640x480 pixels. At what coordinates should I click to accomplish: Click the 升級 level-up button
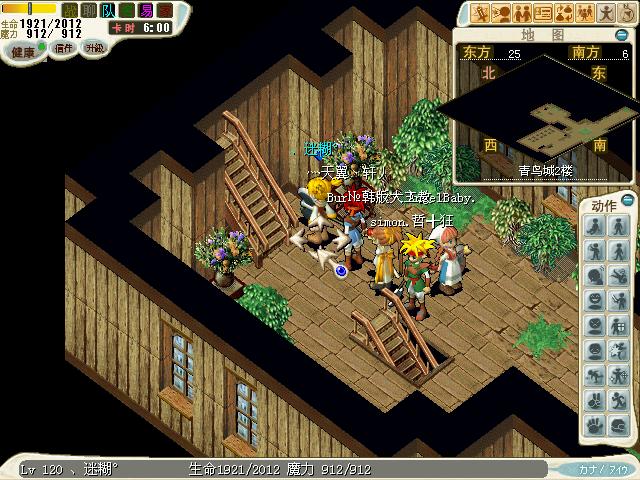point(94,47)
